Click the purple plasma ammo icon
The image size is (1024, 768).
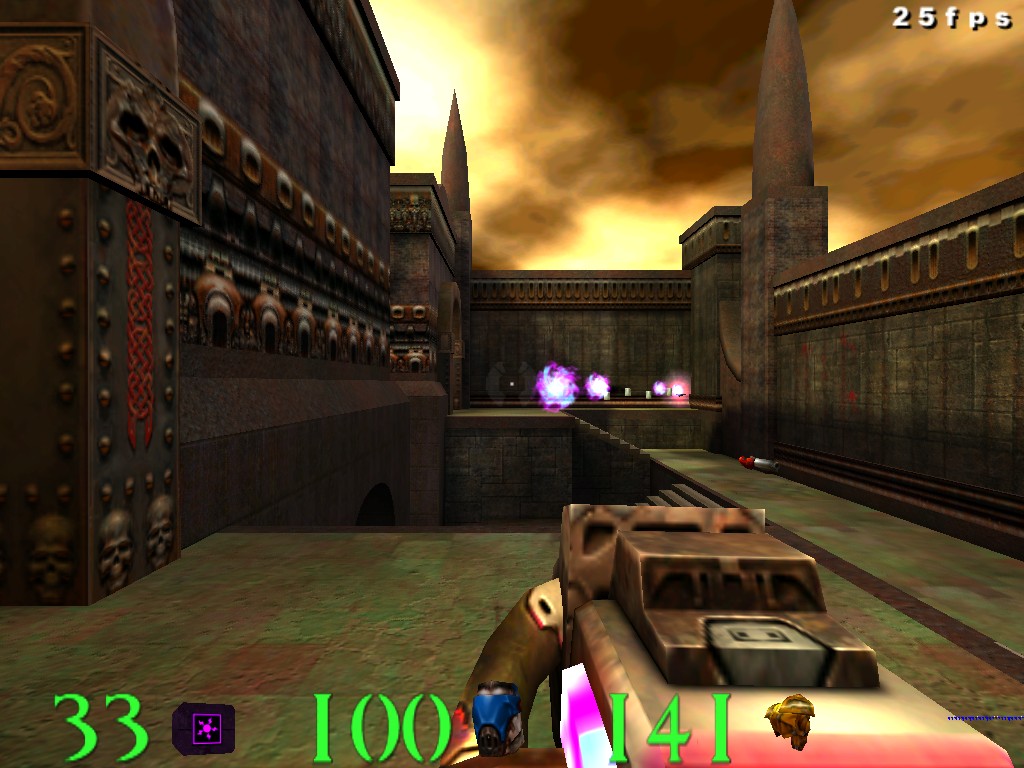(204, 728)
